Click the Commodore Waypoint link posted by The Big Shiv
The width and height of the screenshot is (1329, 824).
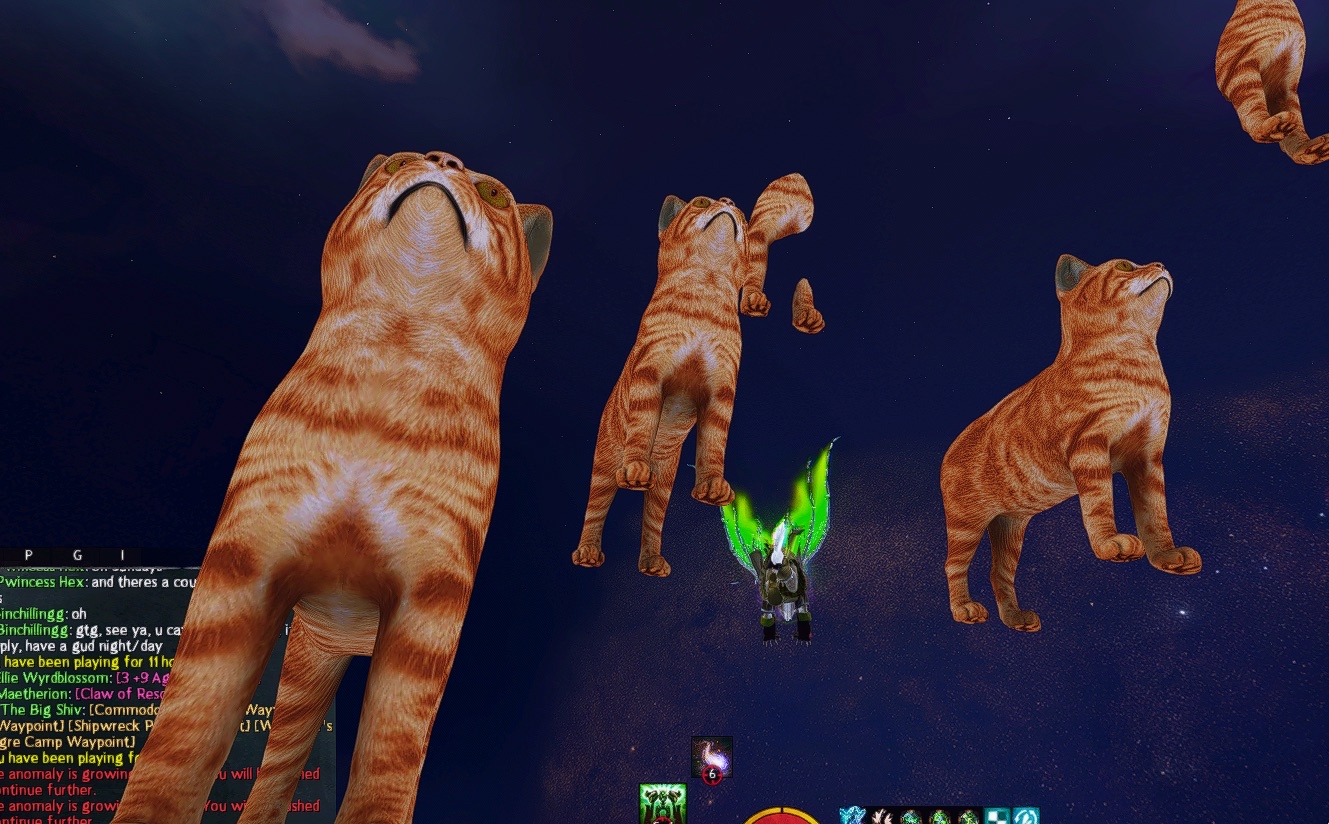[x=125, y=710]
